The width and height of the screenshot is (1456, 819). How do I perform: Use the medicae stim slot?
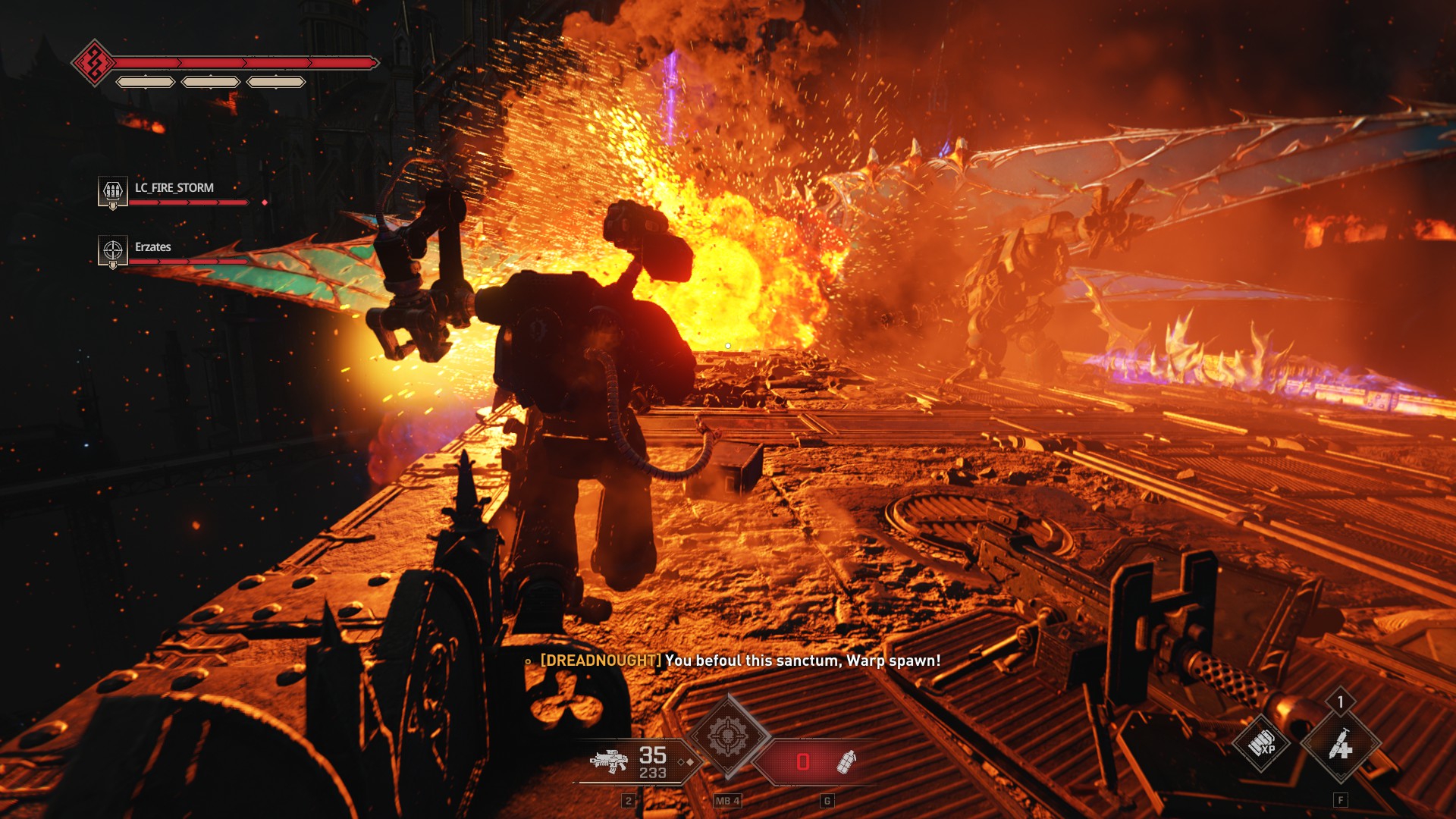tap(1340, 745)
